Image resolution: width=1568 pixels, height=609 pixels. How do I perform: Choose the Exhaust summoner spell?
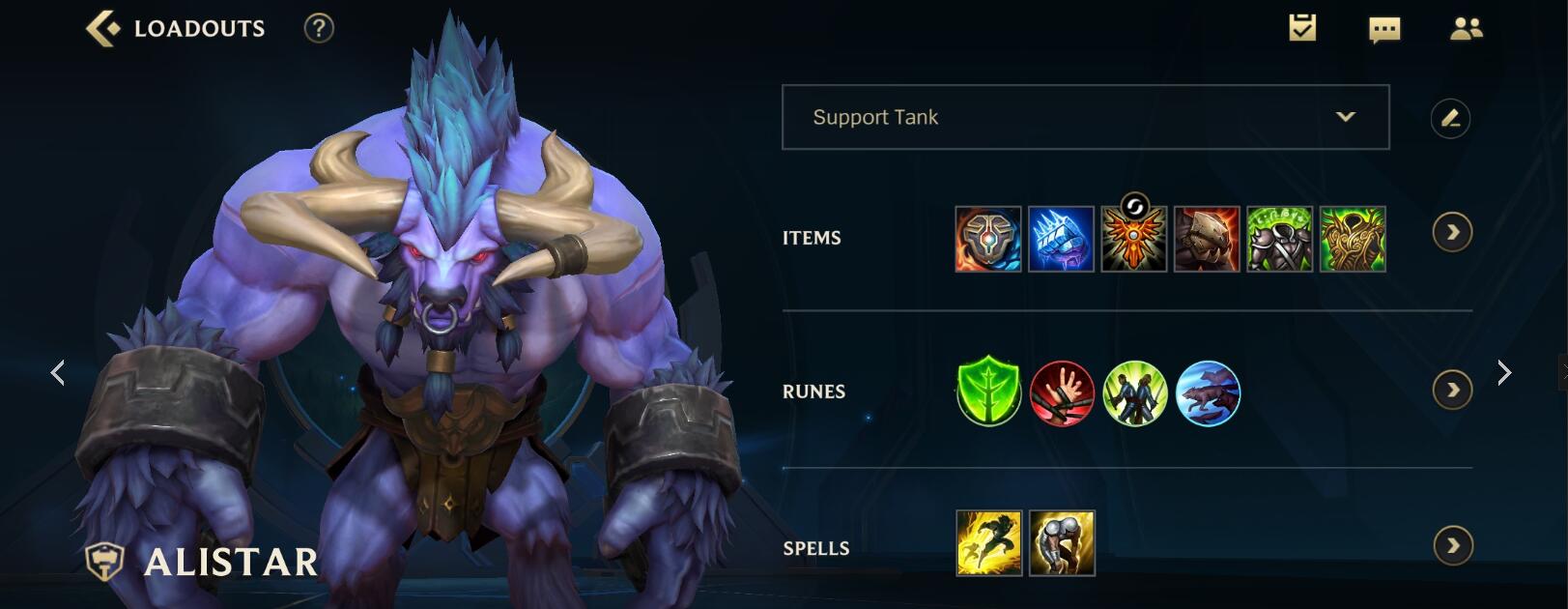[x=1062, y=543]
